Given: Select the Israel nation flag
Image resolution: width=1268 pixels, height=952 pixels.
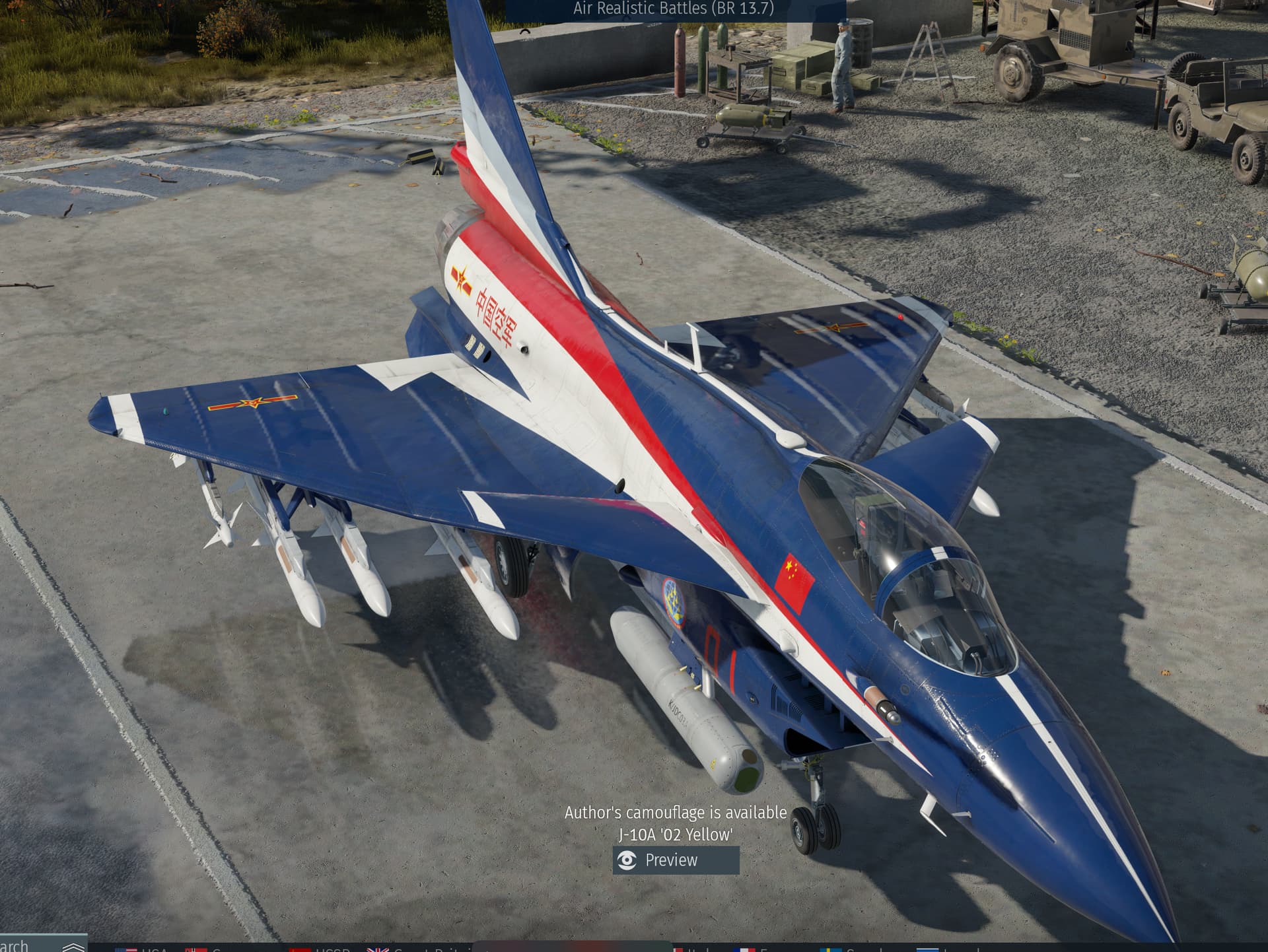Looking at the screenshot, I should pyautogui.click(x=927, y=949).
